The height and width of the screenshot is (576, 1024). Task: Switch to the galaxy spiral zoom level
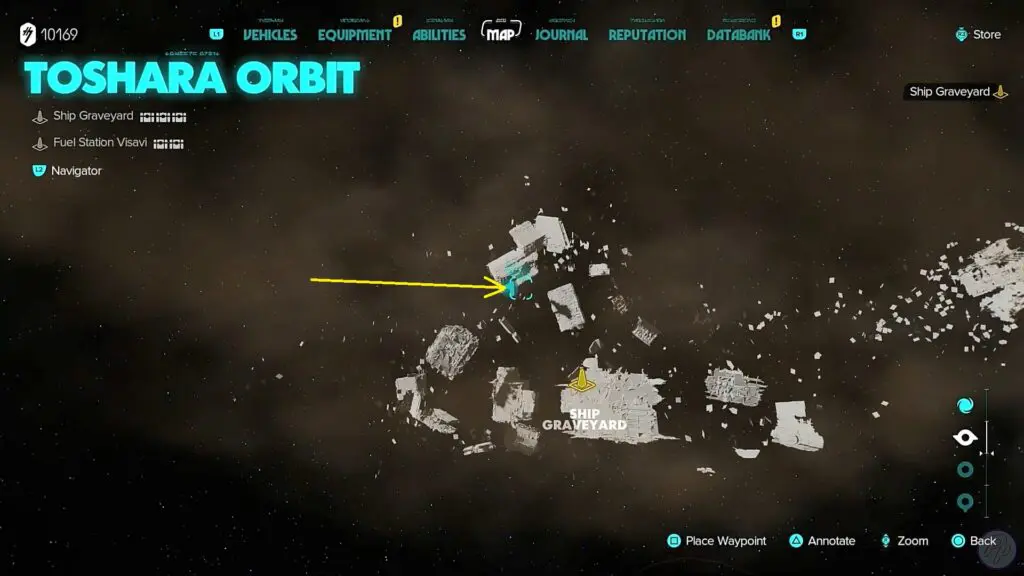[965, 405]
